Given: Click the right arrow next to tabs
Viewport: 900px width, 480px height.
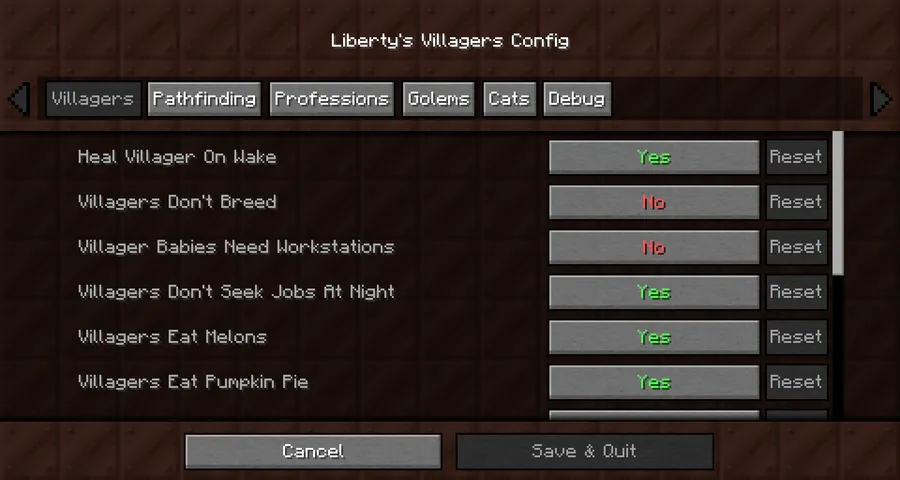Looking at the screenshot, I should (x=880, y=99).
